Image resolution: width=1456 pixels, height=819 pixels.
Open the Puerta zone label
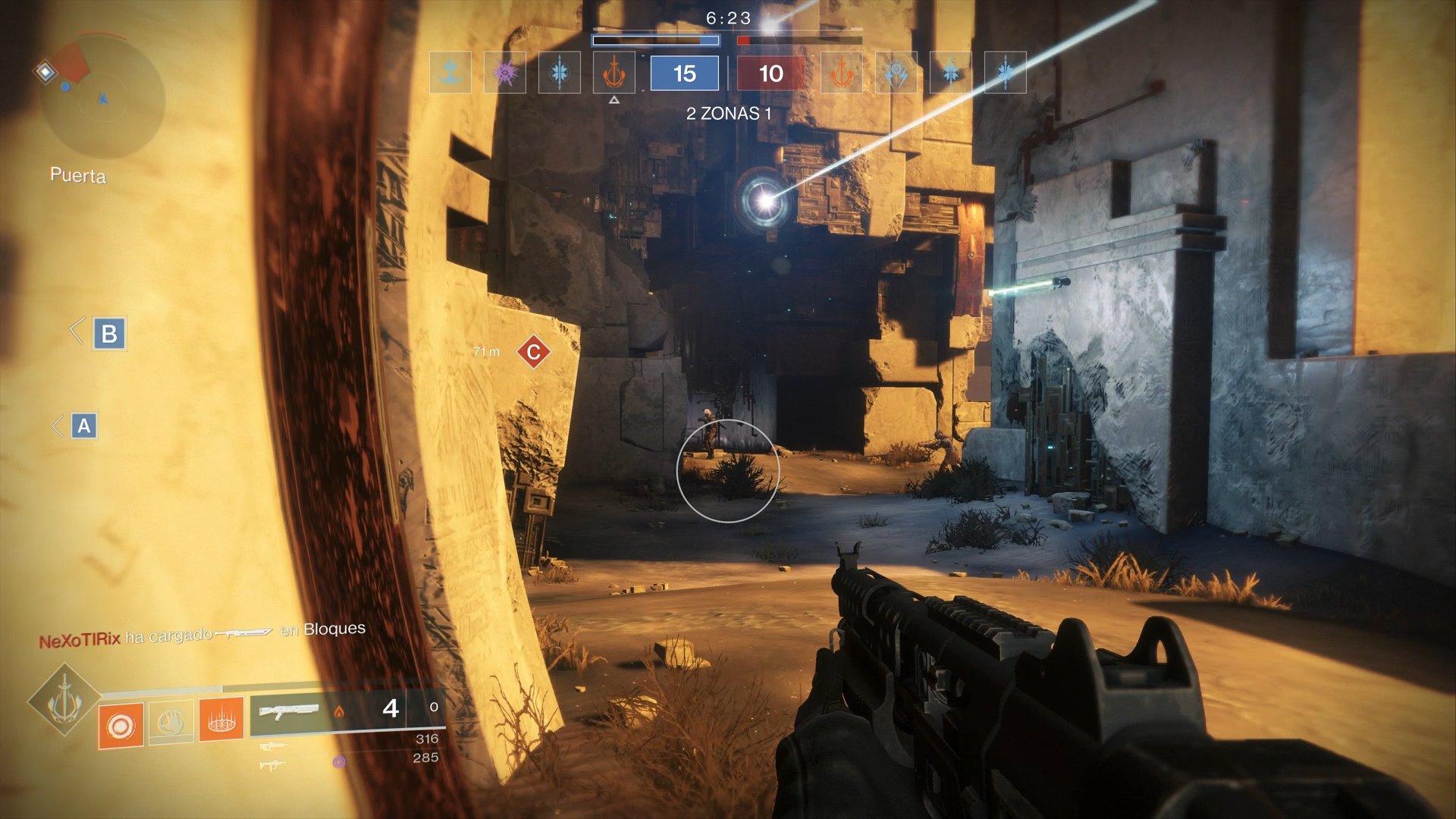tap(77, 175)
